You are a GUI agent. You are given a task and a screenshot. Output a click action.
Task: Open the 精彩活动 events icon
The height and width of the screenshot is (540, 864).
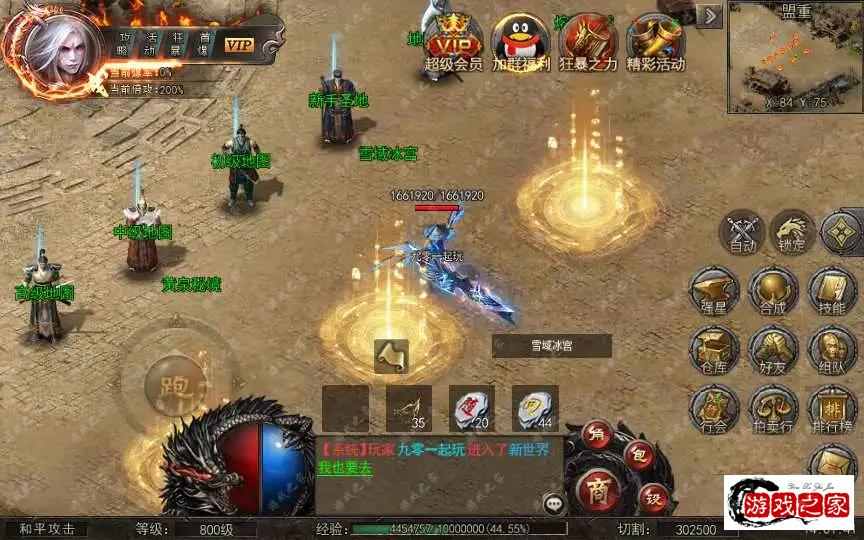click(655, 38)
